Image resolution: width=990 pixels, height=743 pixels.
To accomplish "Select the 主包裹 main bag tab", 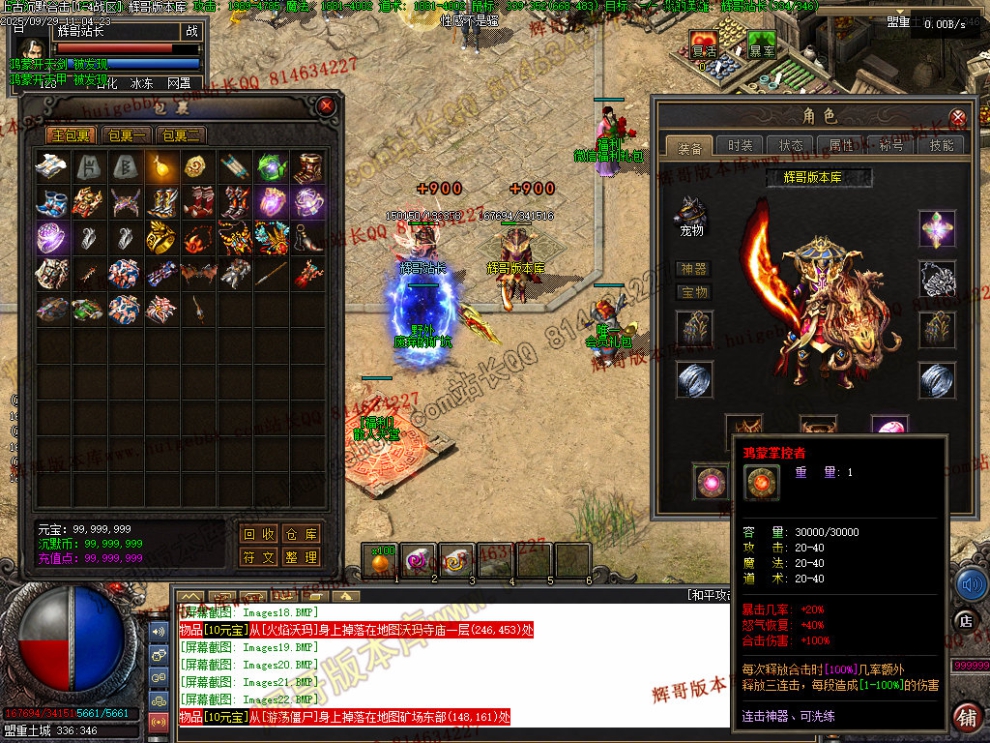I will (72, 135).
